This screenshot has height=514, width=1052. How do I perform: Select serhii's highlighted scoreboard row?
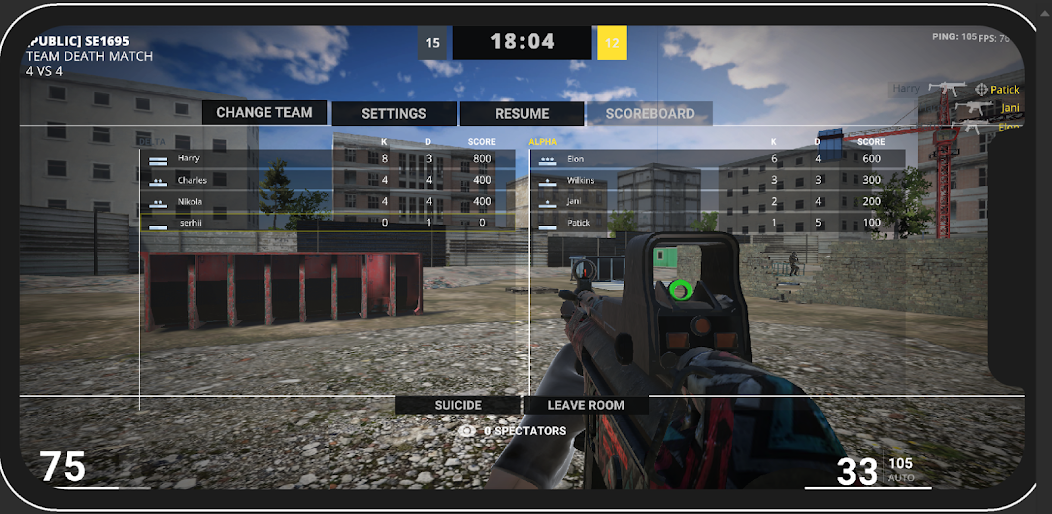click(328, 223)
